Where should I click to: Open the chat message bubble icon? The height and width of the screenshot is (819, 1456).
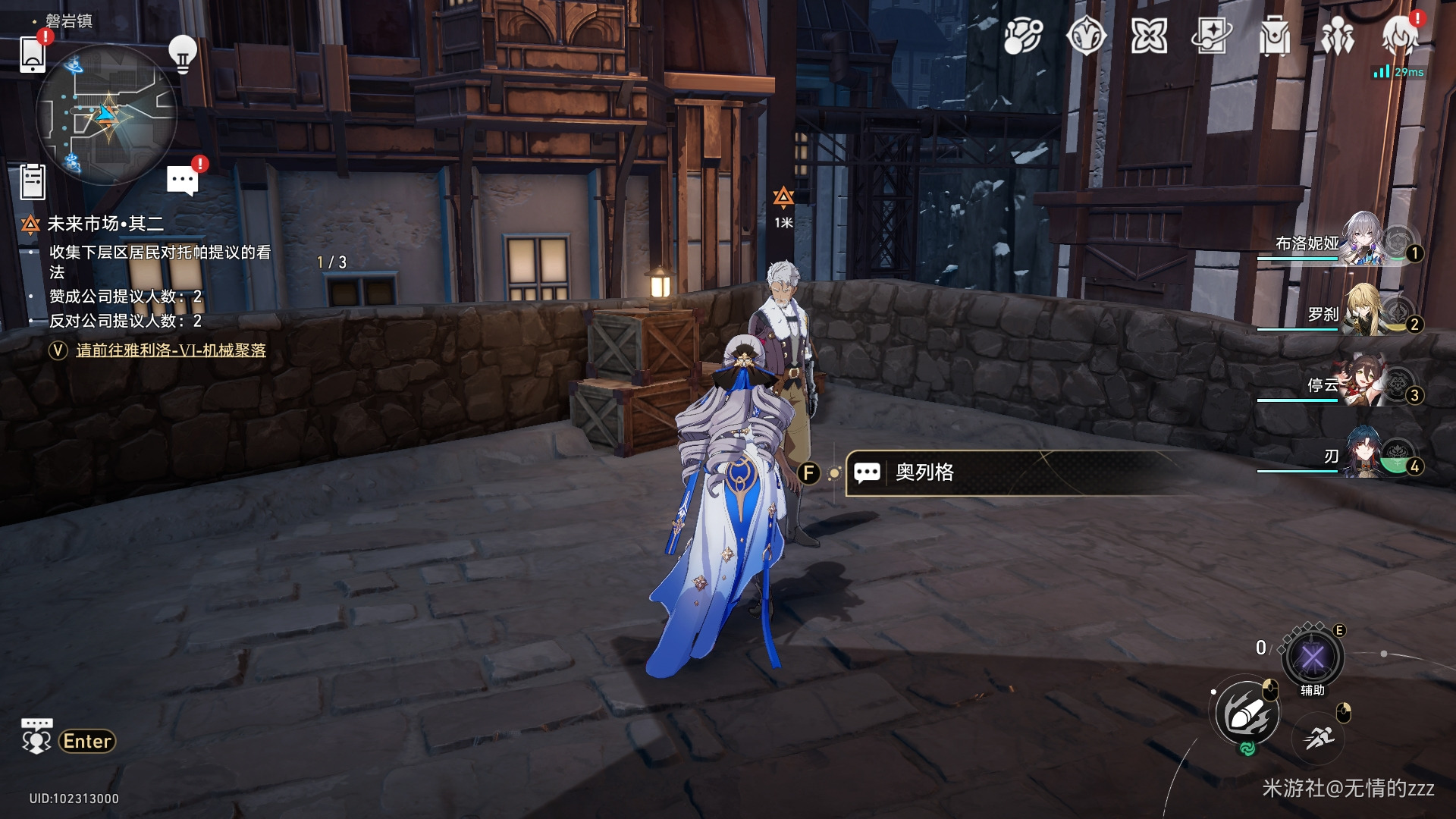pos(182,180)
